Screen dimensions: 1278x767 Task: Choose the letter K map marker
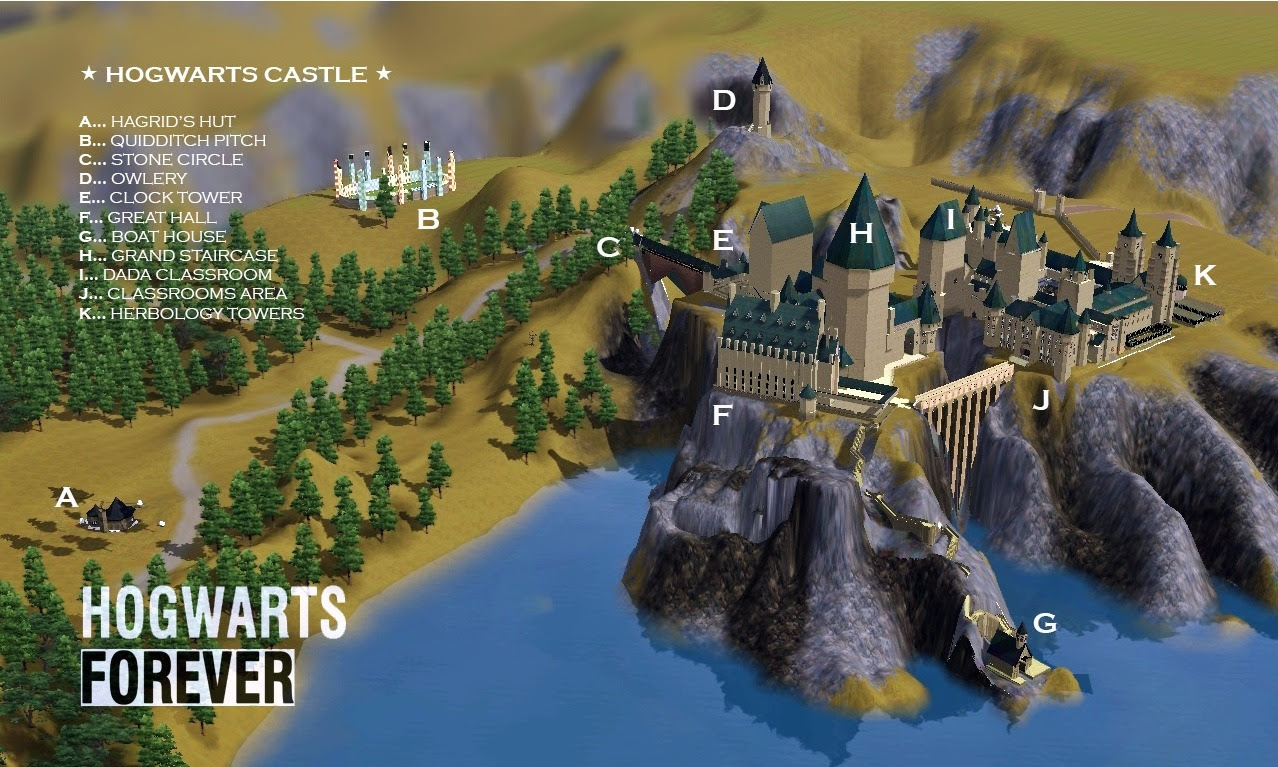point(1205,276)
